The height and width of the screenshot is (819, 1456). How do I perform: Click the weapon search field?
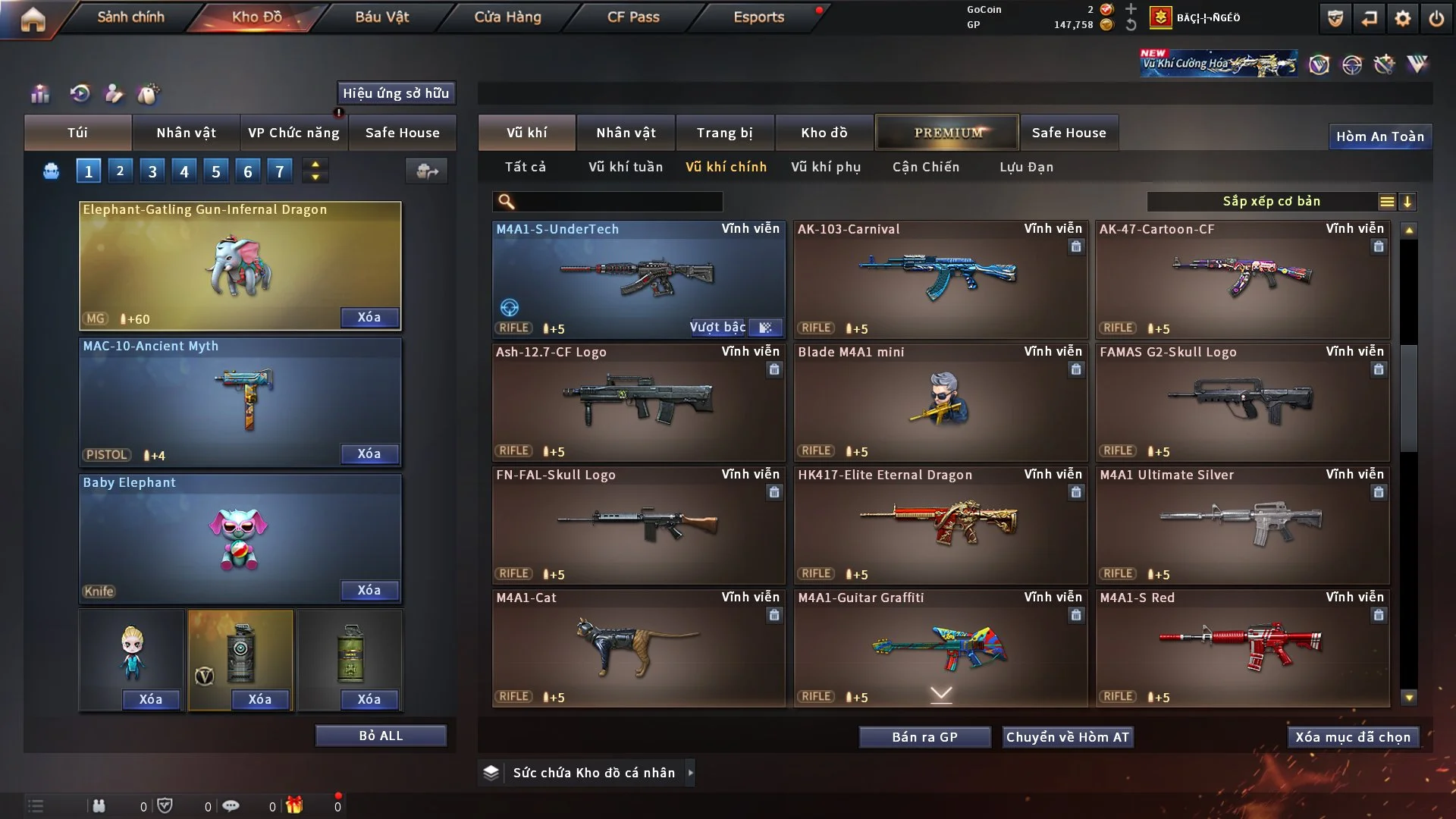tap(618, 202)
